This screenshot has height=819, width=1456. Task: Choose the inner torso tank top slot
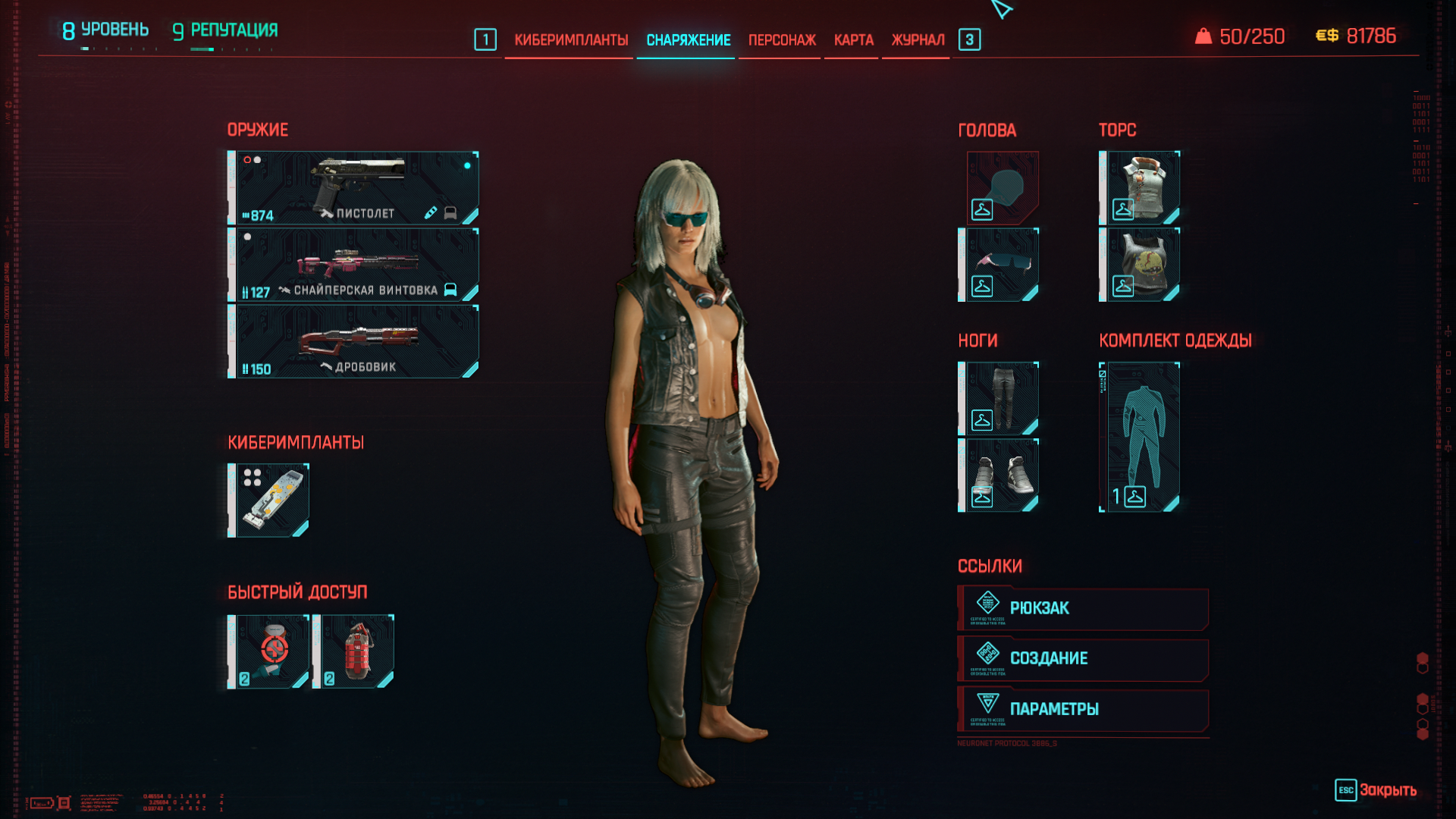tap(1141, 265)
